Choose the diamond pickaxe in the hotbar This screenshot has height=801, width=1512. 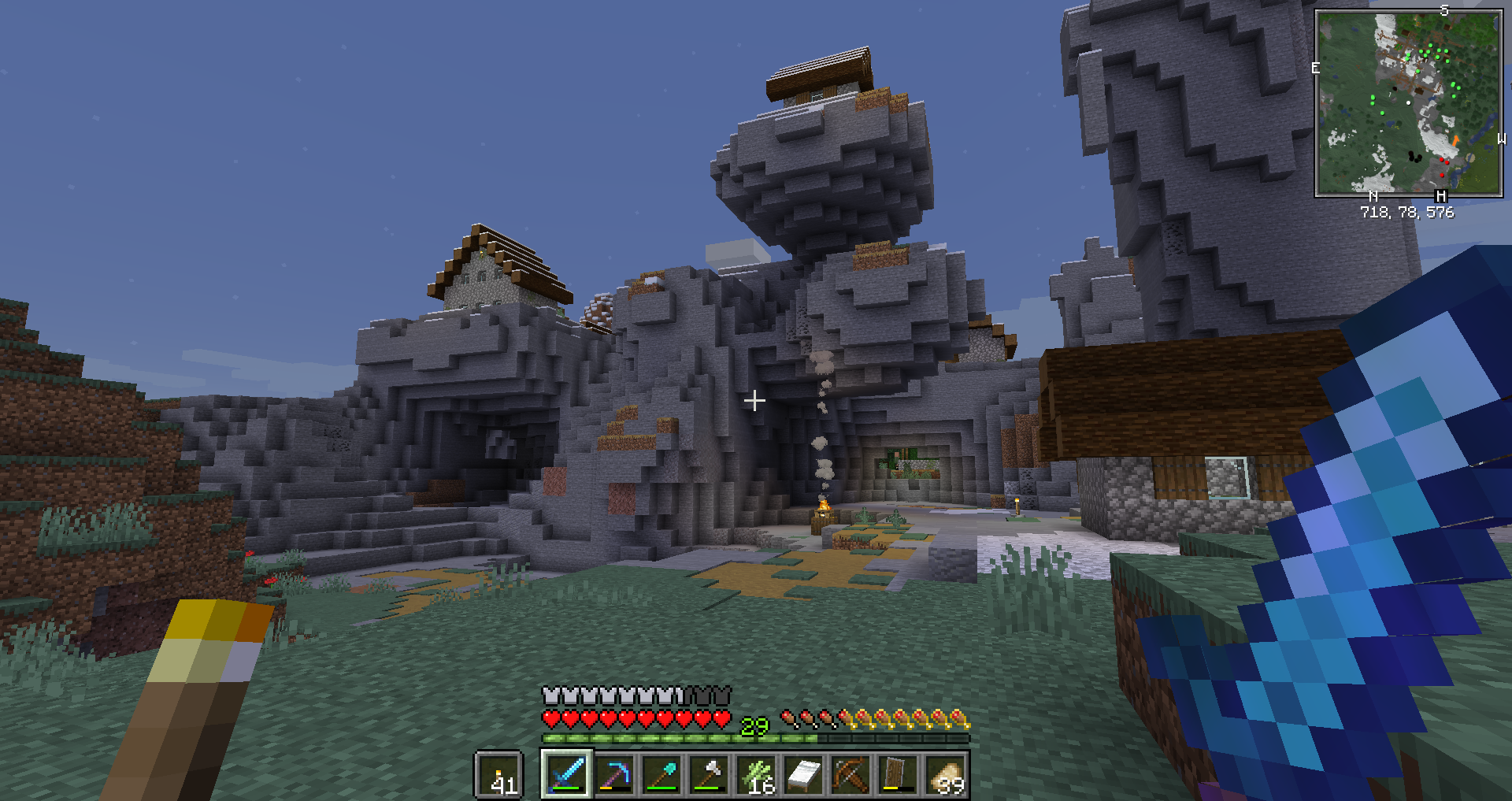[614, 774]
